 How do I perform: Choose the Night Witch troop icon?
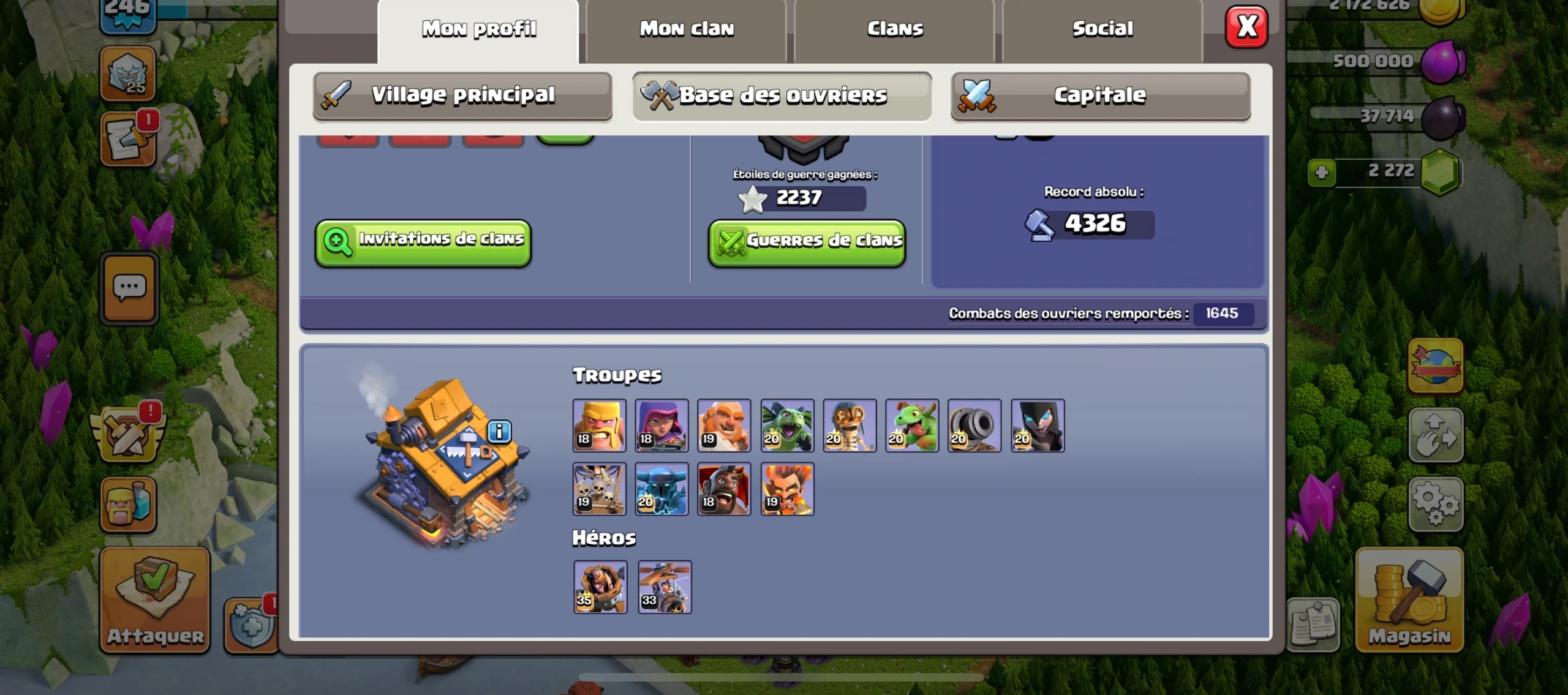coord(1038,426)
